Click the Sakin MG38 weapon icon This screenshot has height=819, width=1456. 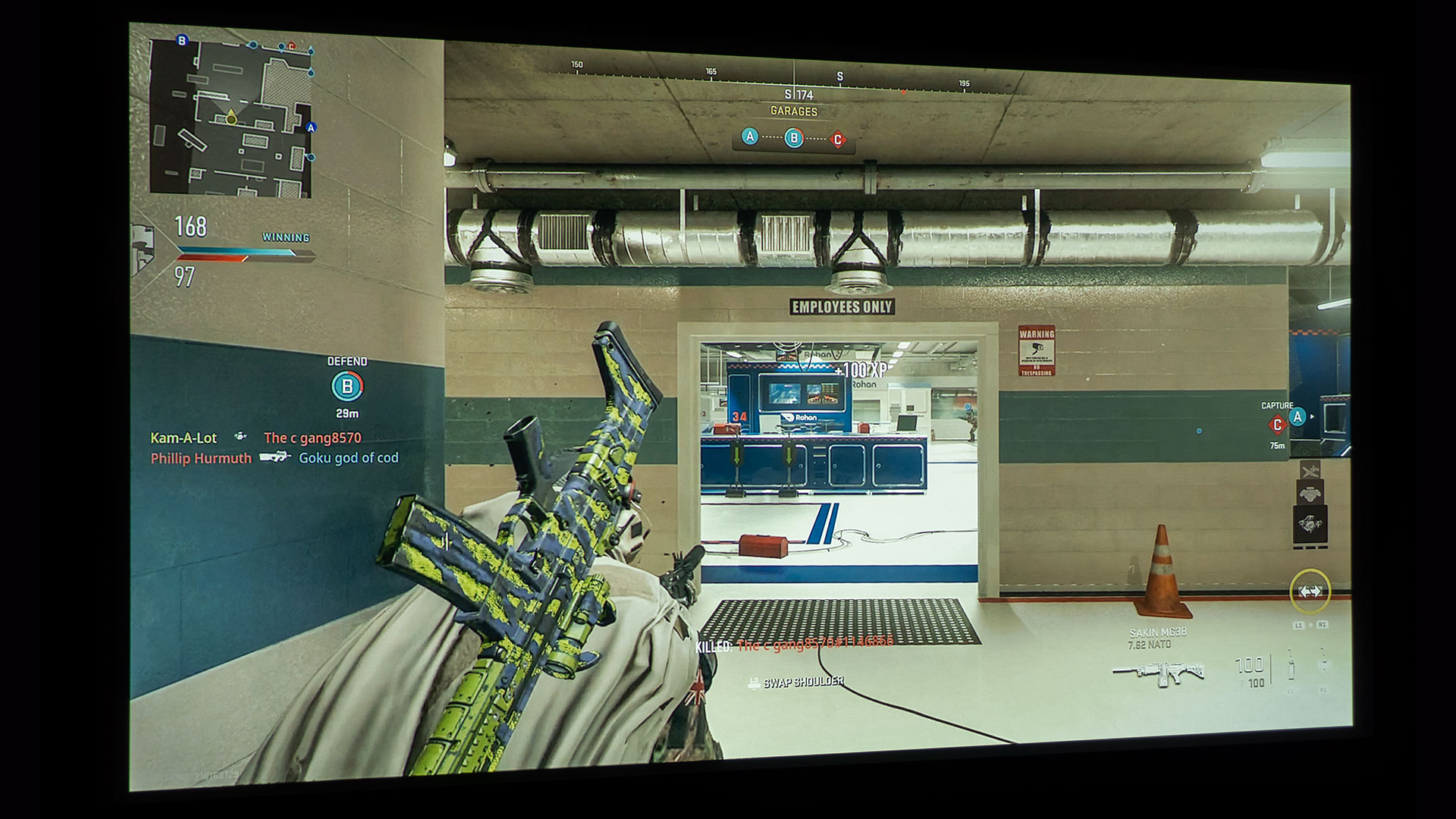(1158, 672)
